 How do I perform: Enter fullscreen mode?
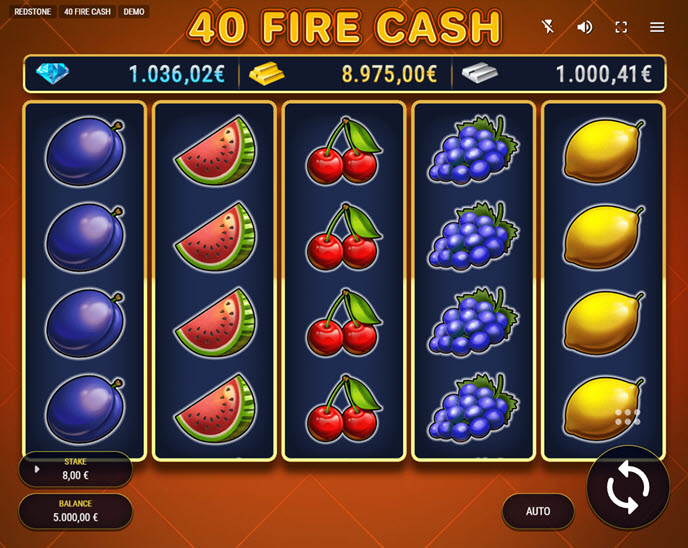coord(621,27)
